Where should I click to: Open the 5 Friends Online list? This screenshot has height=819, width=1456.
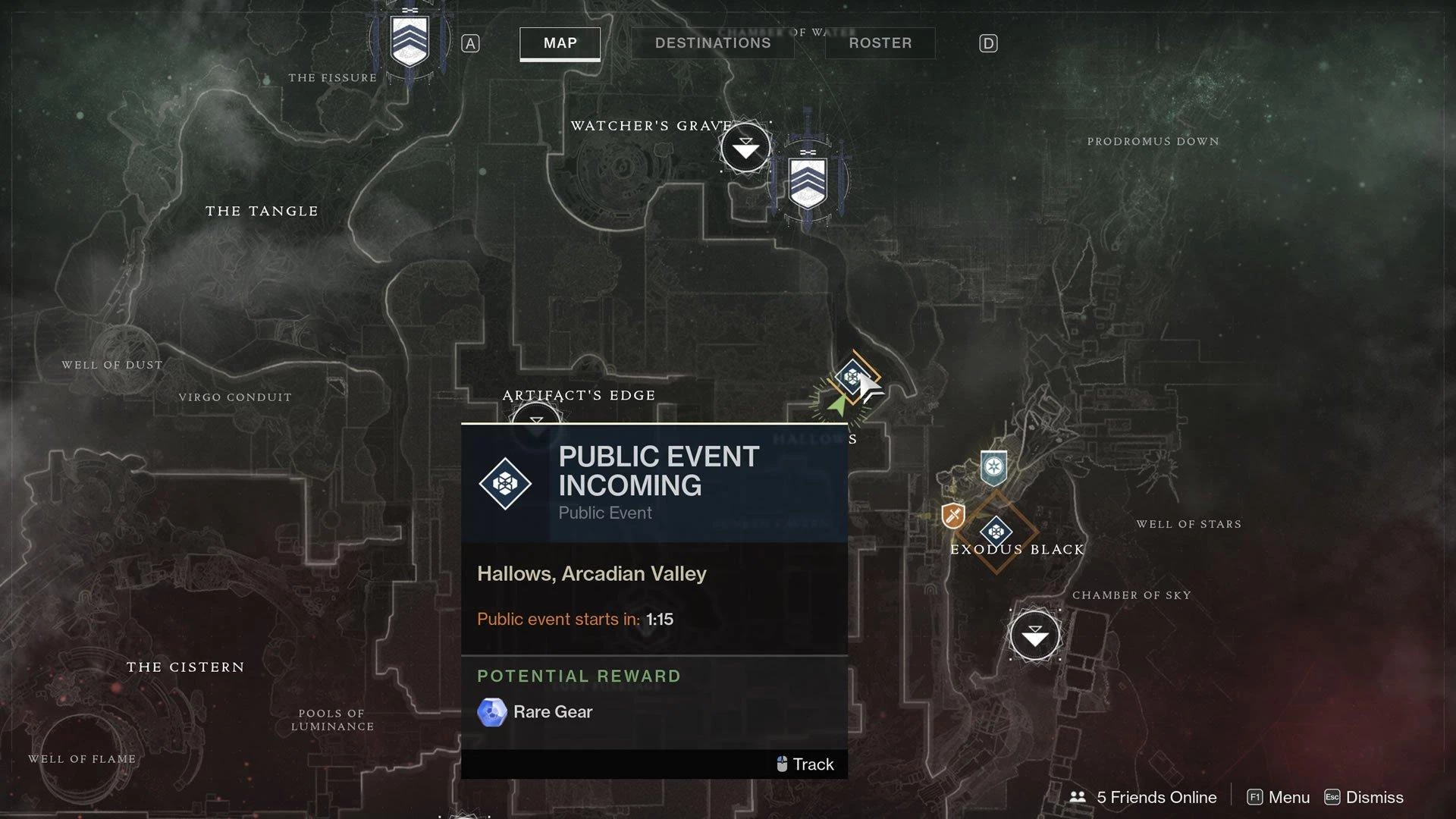[1143, 797]
